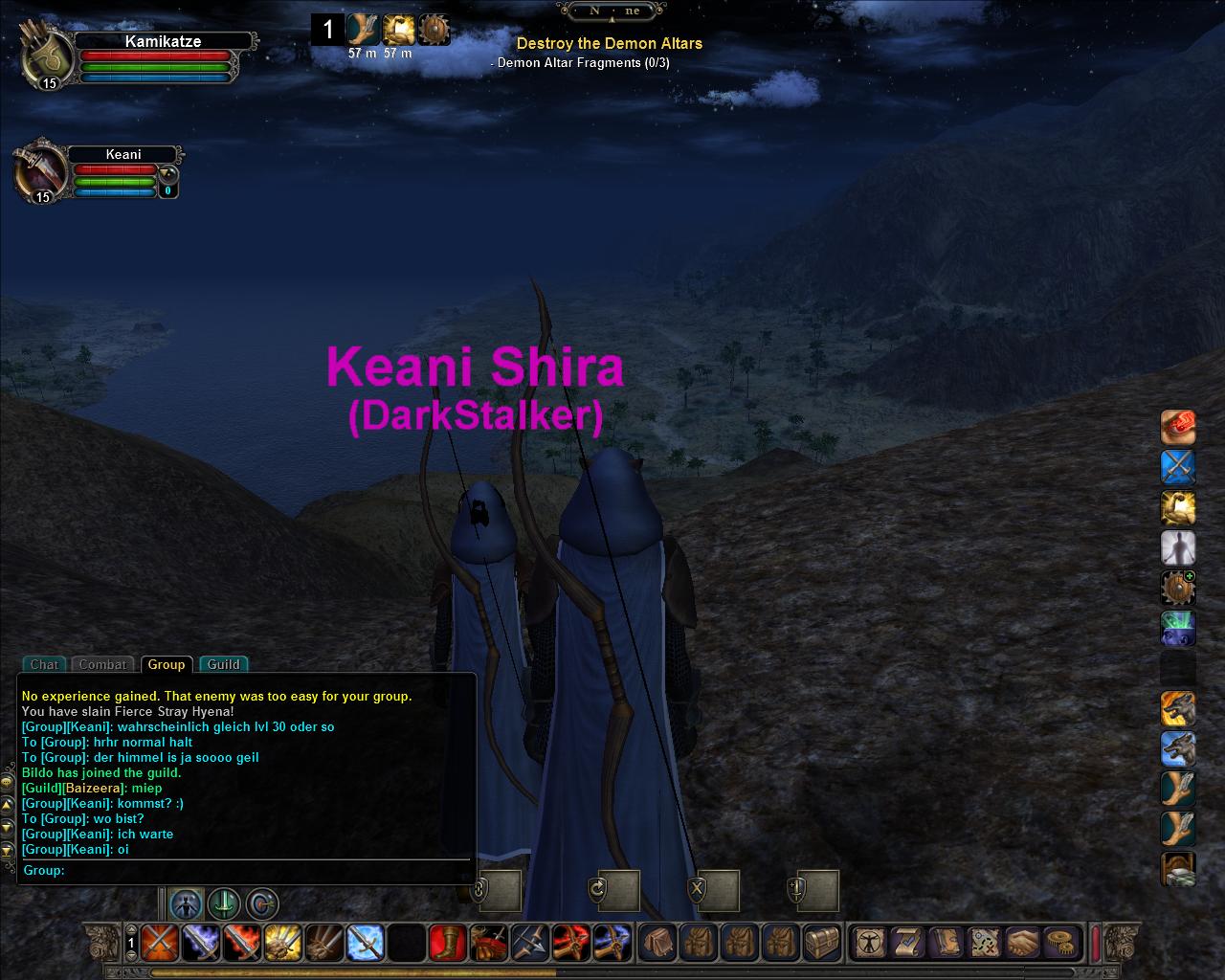Use the red boot hotbar skill
Viewport: 1225px width, 980px height.
(447, 943)
